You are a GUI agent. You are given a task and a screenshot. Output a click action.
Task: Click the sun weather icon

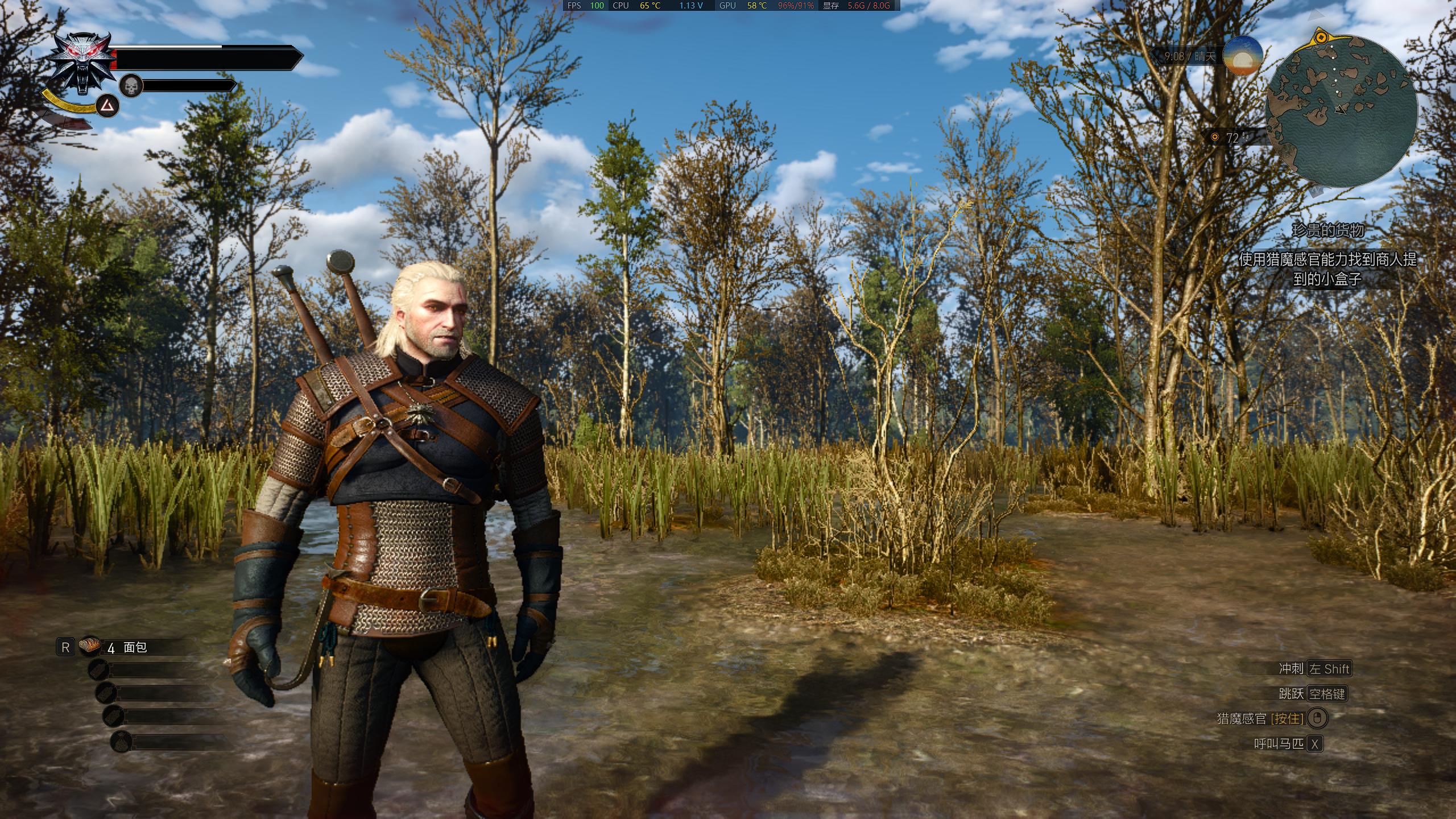(x=1242, y=56)
